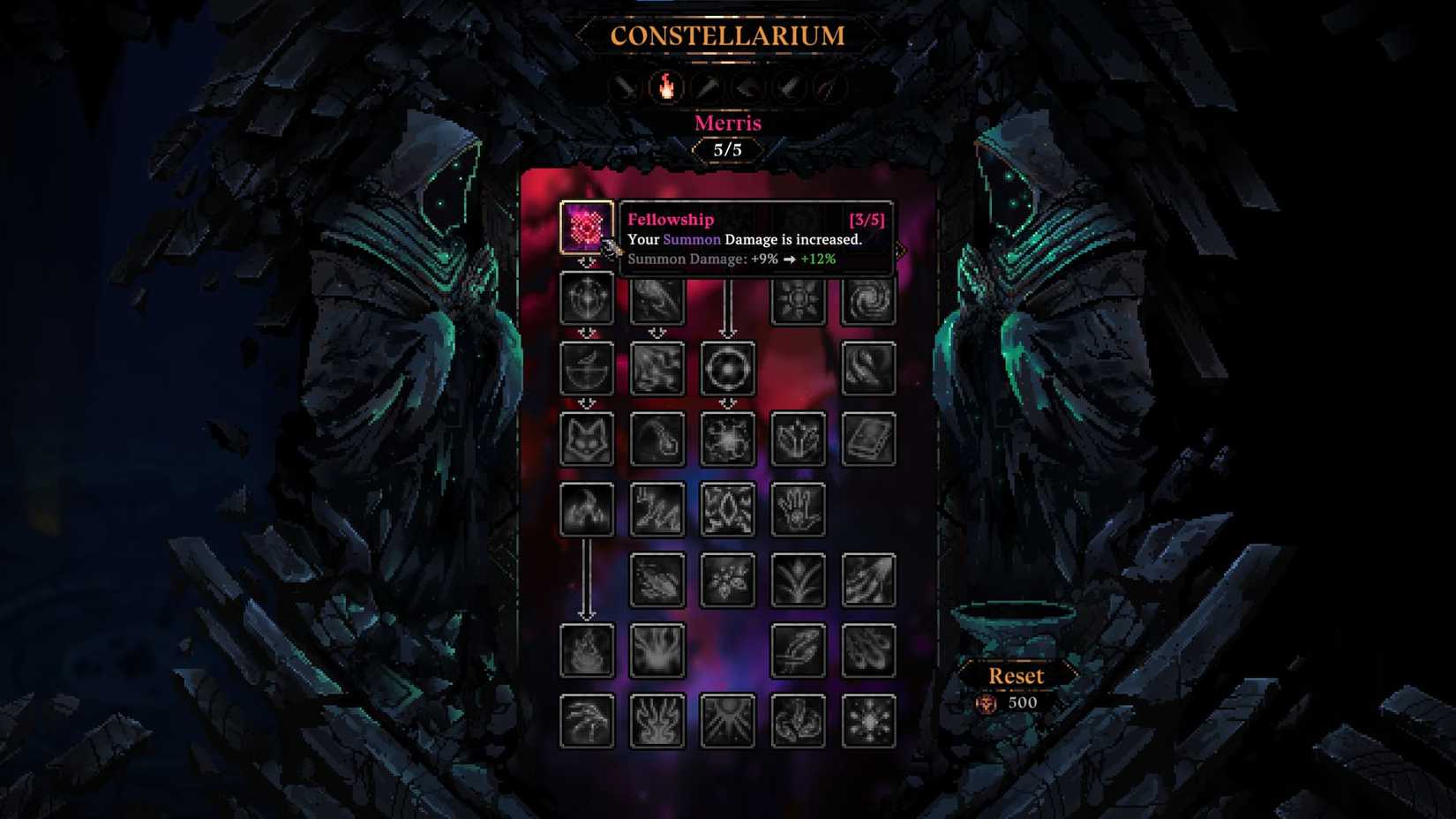Select the raven skill node

click(x=657, y=297)
